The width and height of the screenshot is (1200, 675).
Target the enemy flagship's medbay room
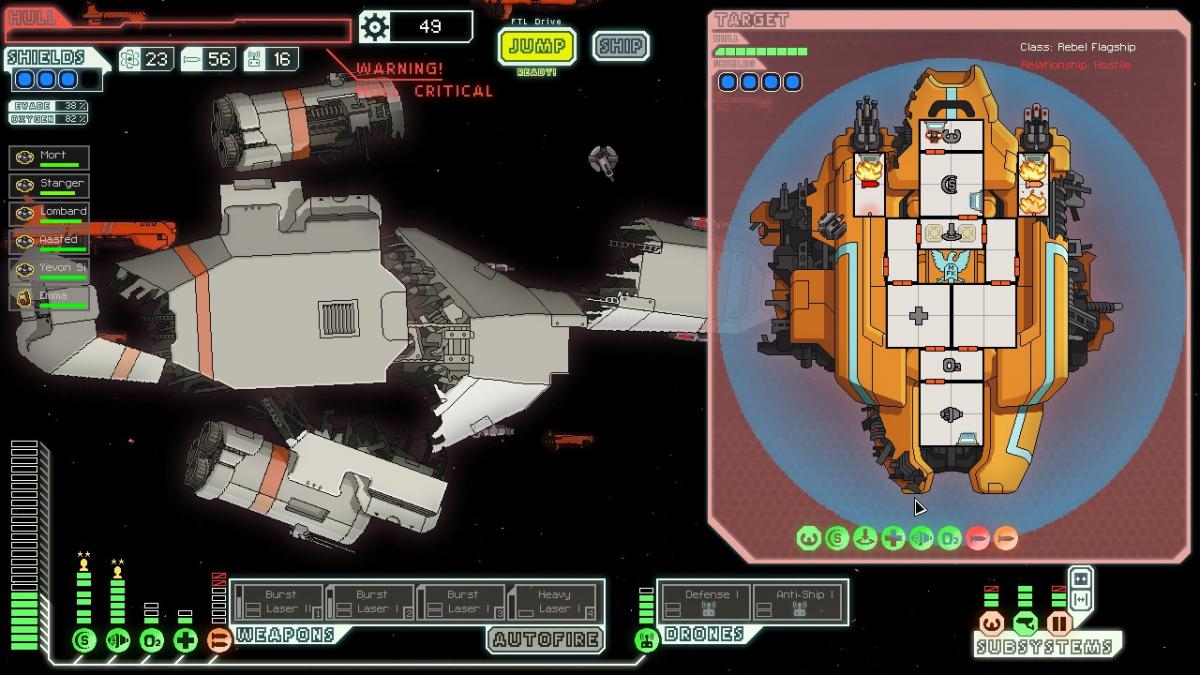(918, 316)
